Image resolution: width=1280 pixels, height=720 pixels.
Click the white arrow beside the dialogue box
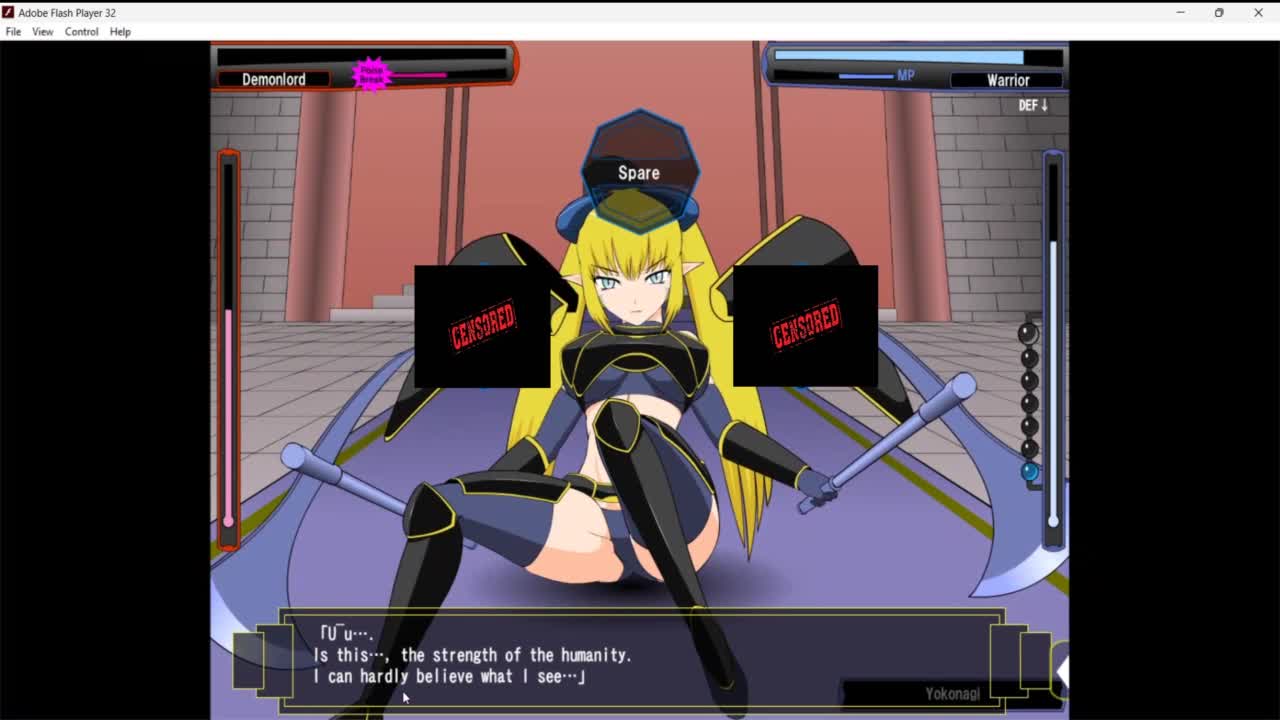pyautogui.click(x=1061, y=672)
